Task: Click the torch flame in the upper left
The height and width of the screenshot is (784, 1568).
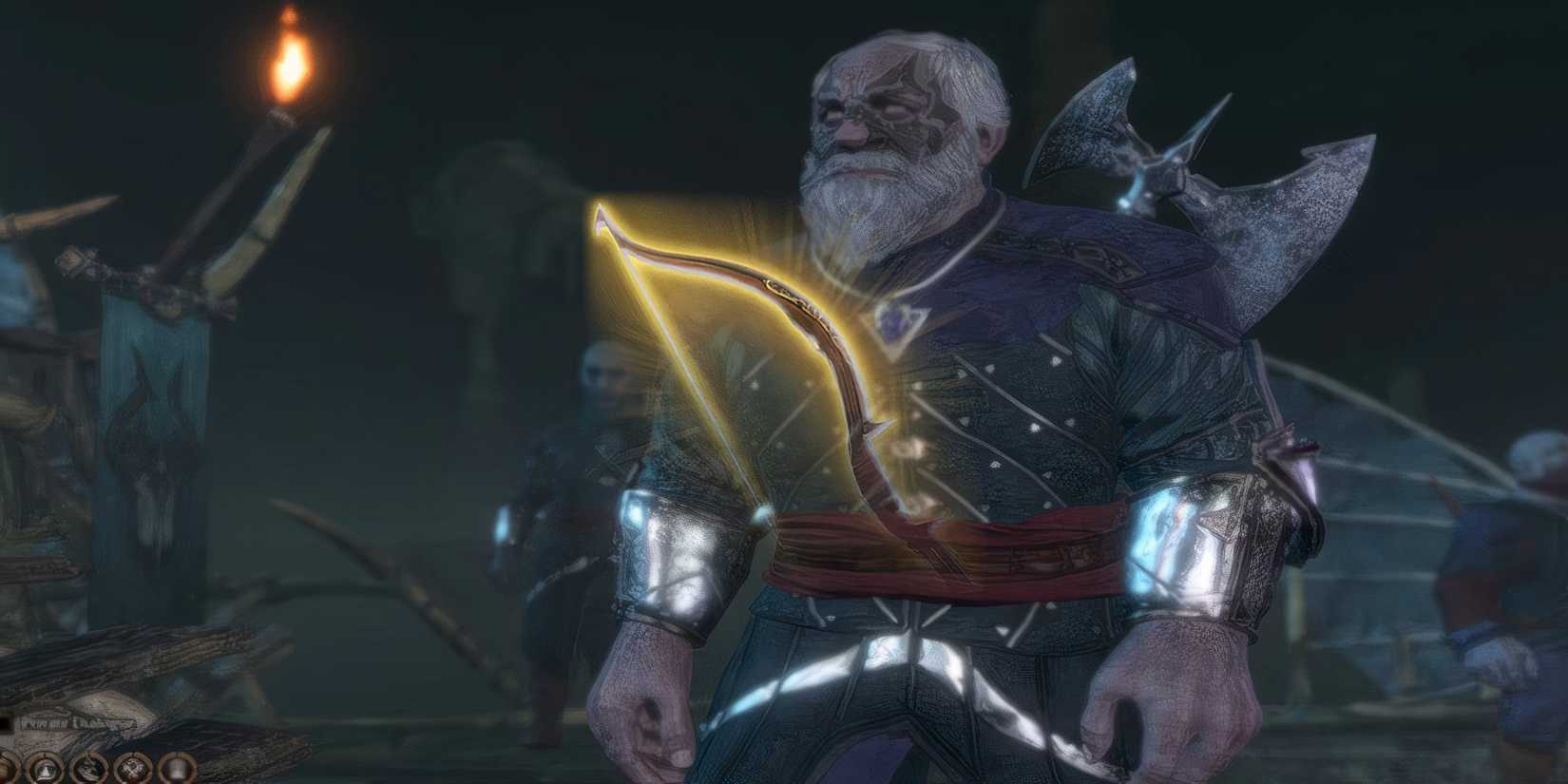Action: point(290,67)
